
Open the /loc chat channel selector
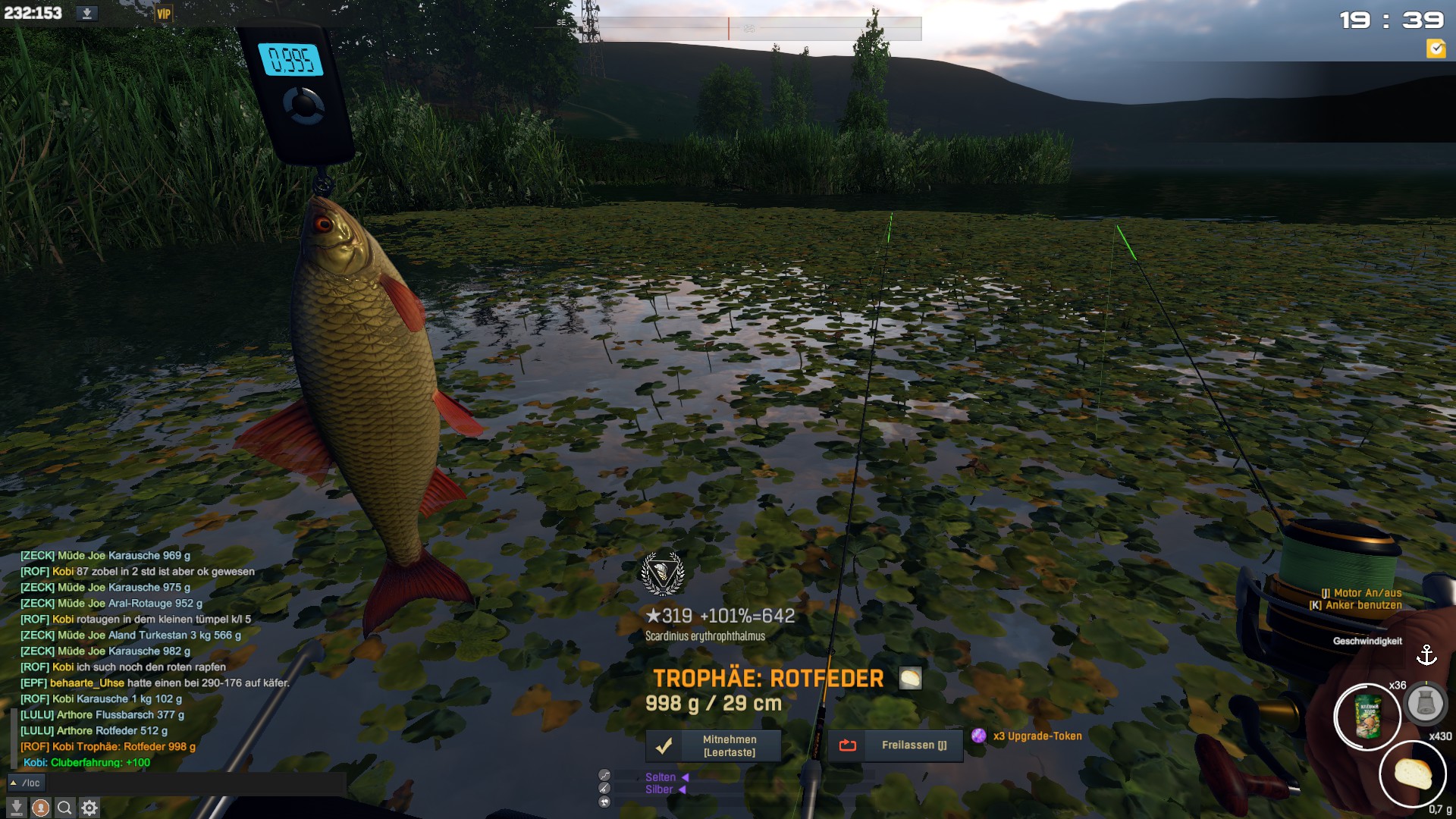click(26, 783)
